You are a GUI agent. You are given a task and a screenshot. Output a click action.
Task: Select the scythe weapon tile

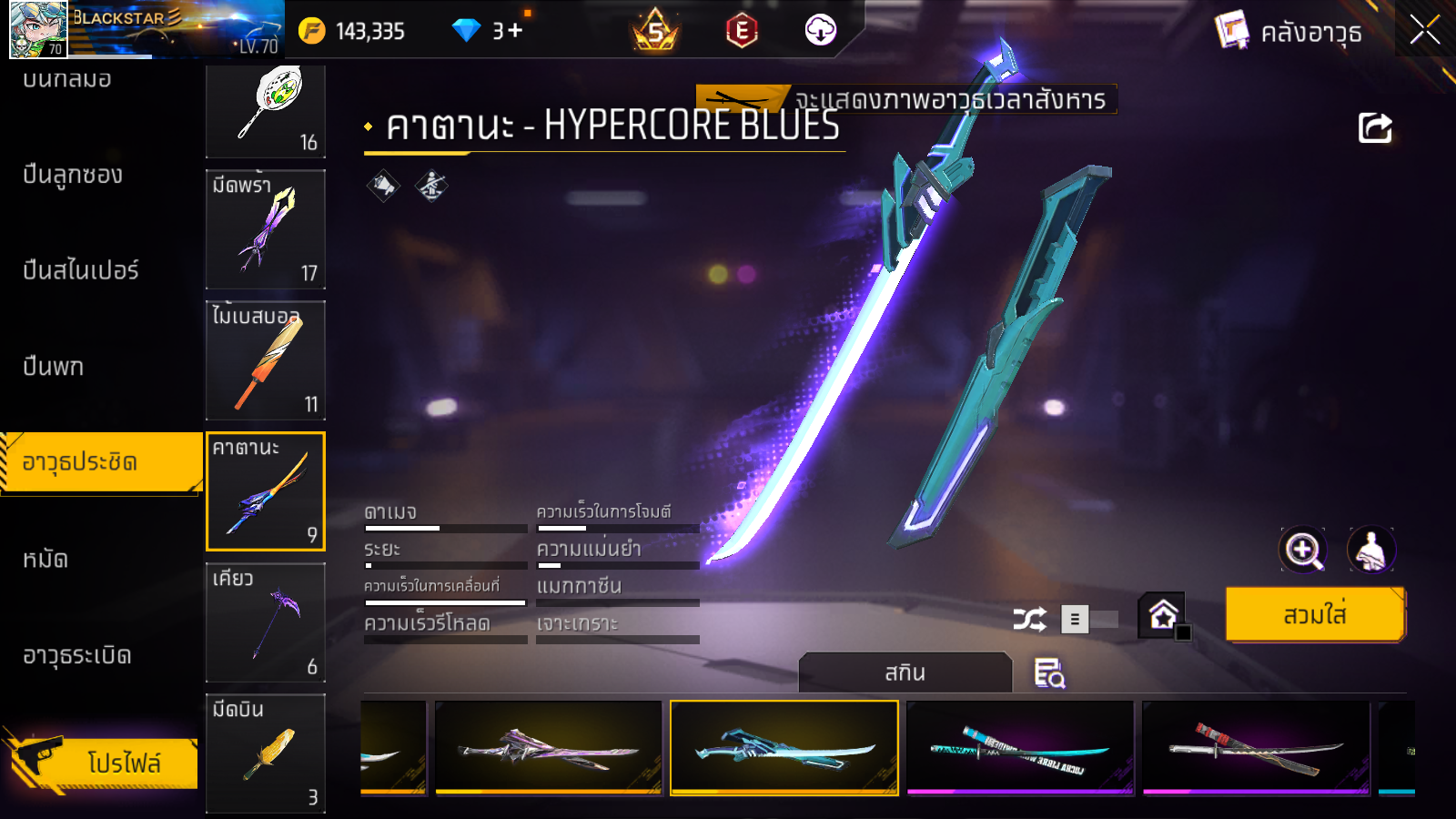click(266, 622)
